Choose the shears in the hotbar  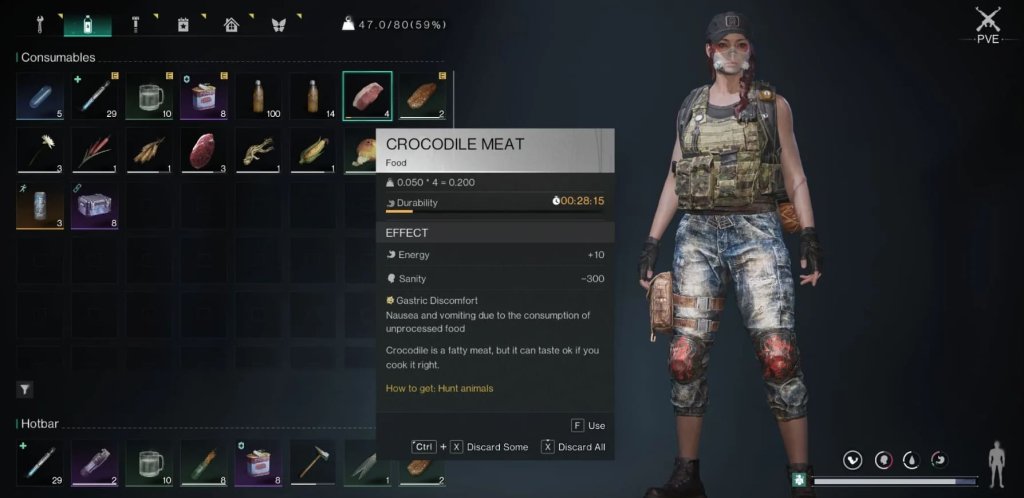(367, 463)
